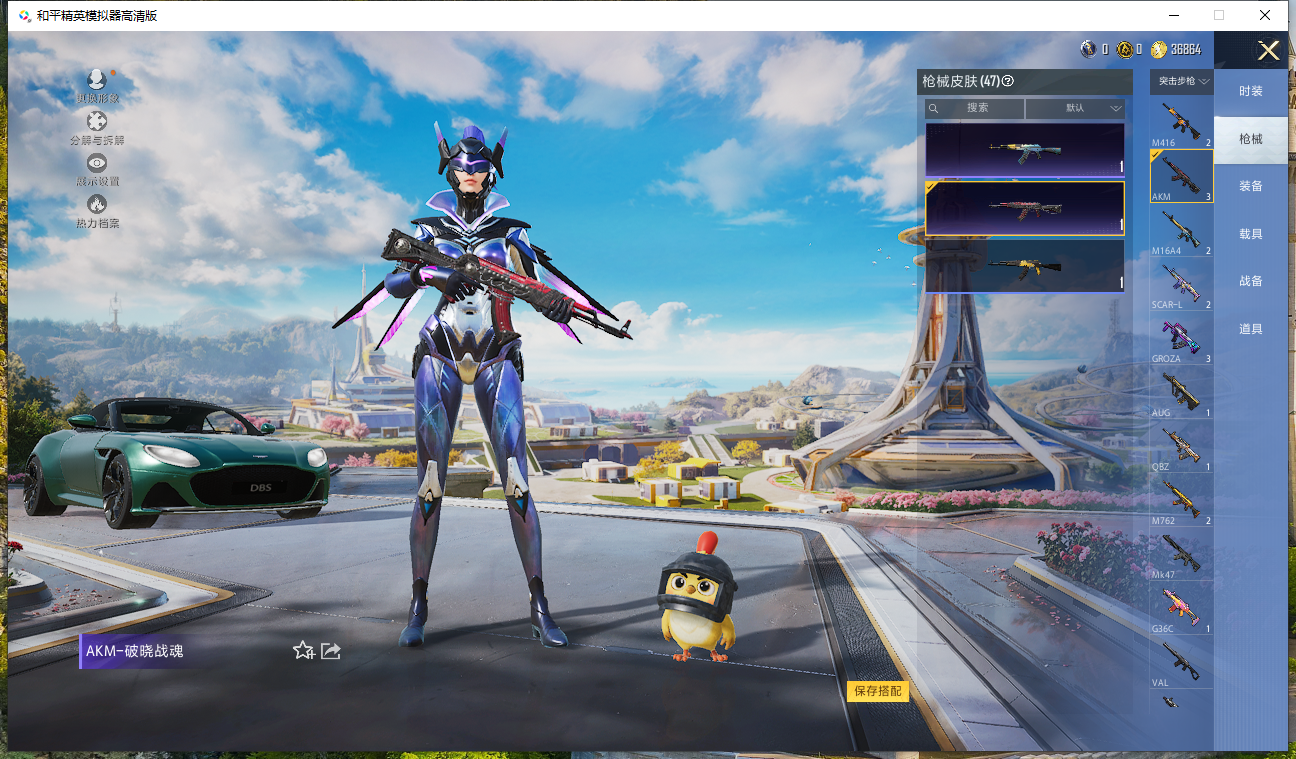1296x759 pixels.
Task: Choose the M416 weapon in the list
Action: [1181, 123]
